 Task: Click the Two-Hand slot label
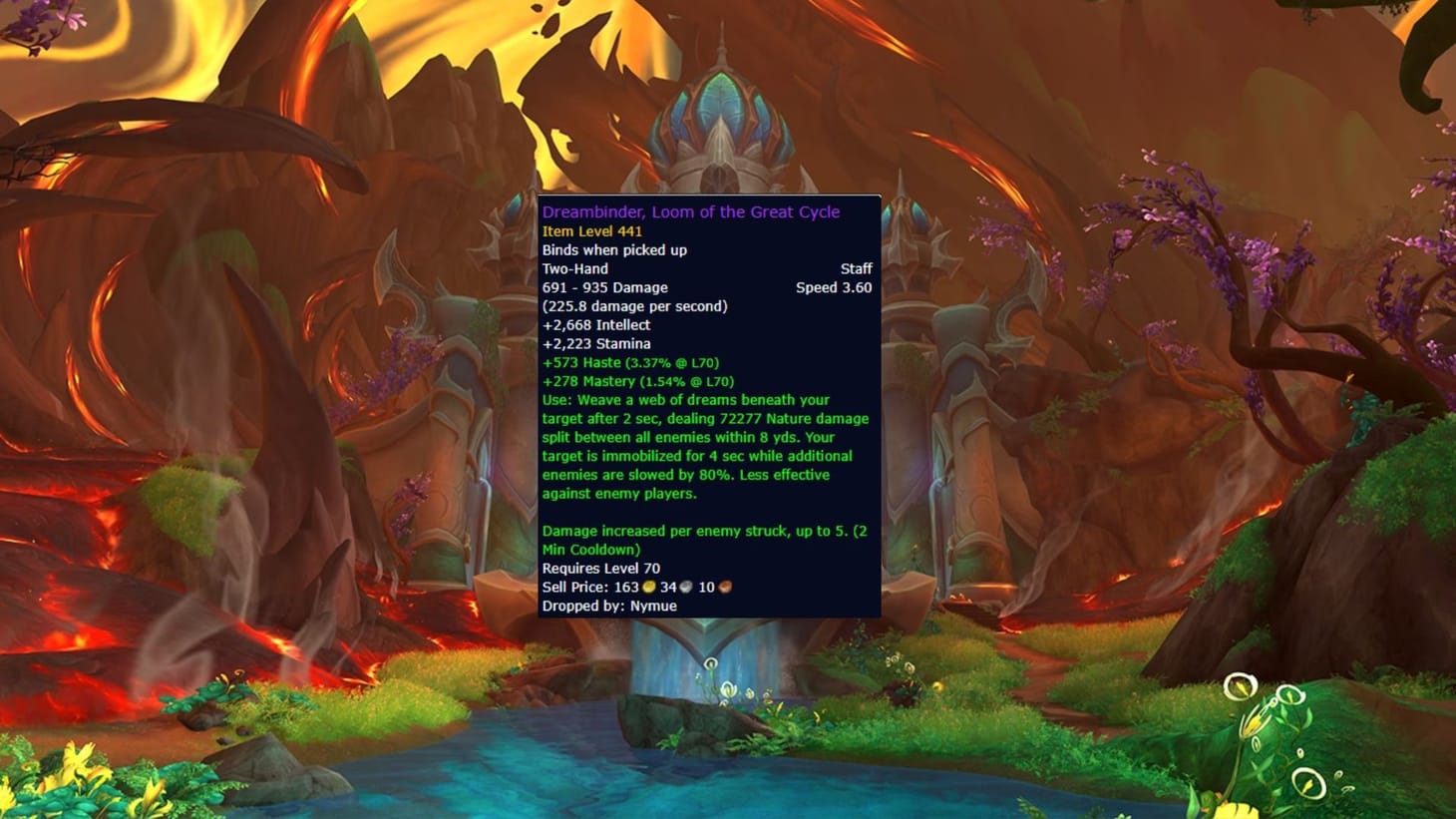(572, 268)
